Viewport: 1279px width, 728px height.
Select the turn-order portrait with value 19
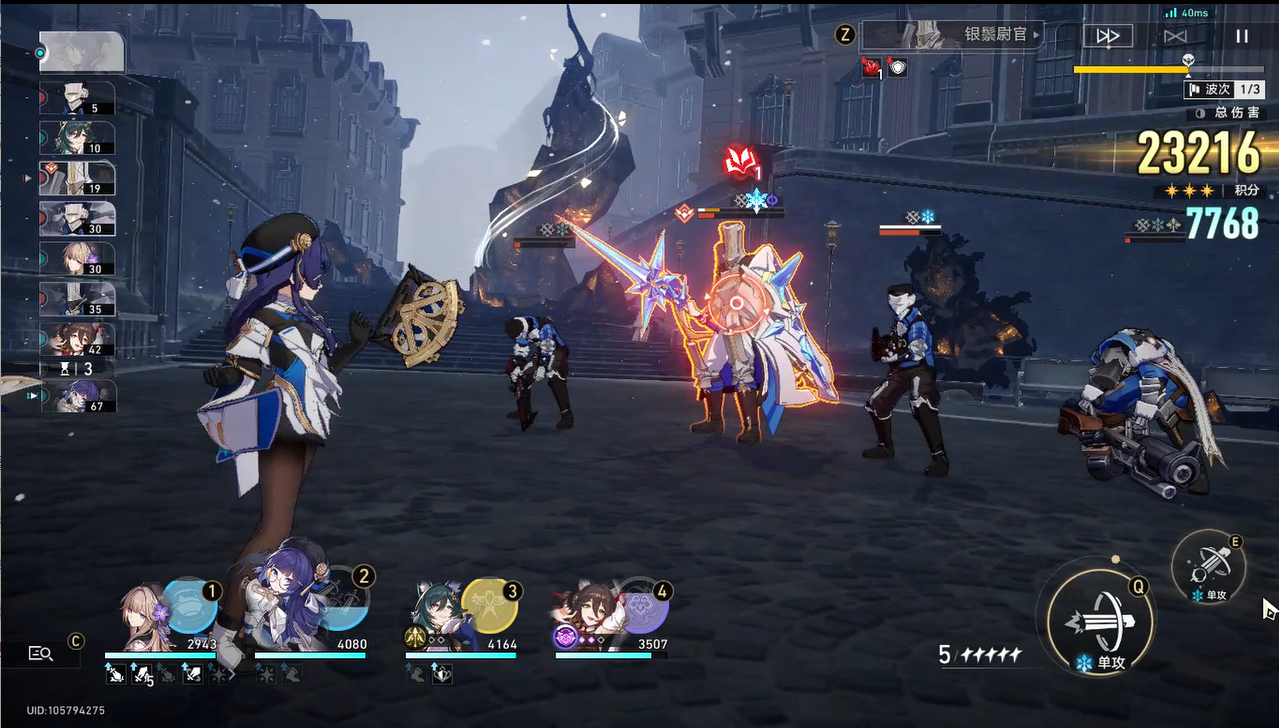point(78,179)
